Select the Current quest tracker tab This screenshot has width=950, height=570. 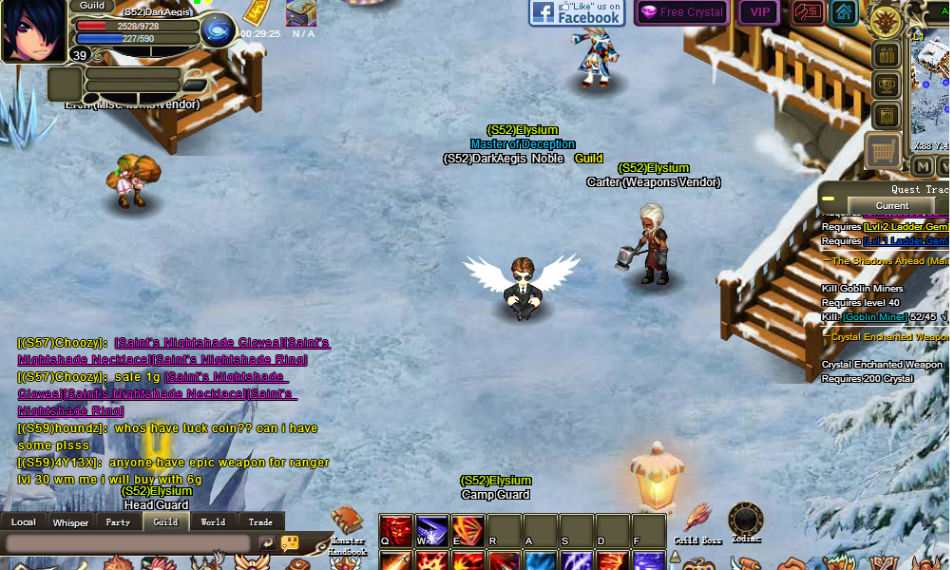[892, 206]
